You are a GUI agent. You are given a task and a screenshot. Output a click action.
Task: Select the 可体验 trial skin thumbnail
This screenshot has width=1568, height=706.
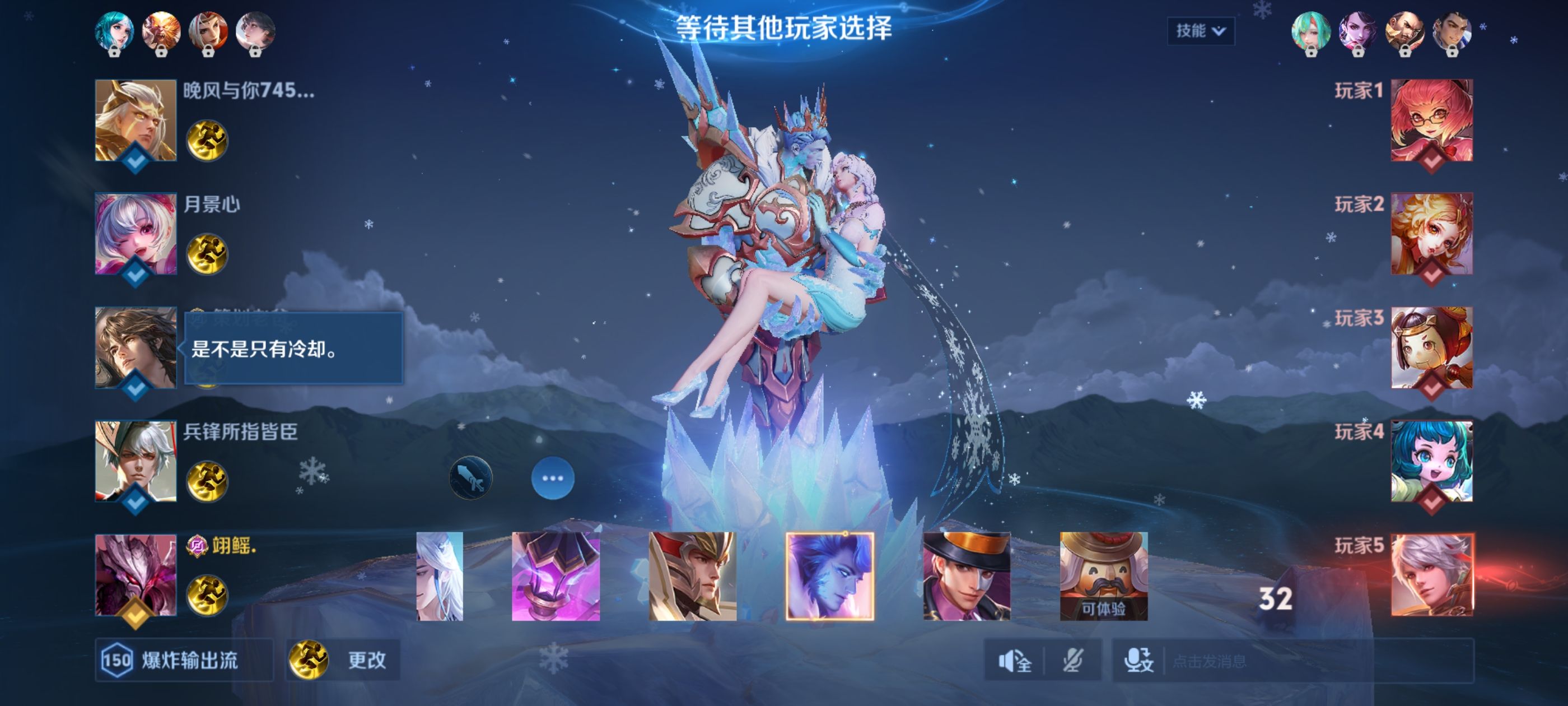[x=1103, y=576]
